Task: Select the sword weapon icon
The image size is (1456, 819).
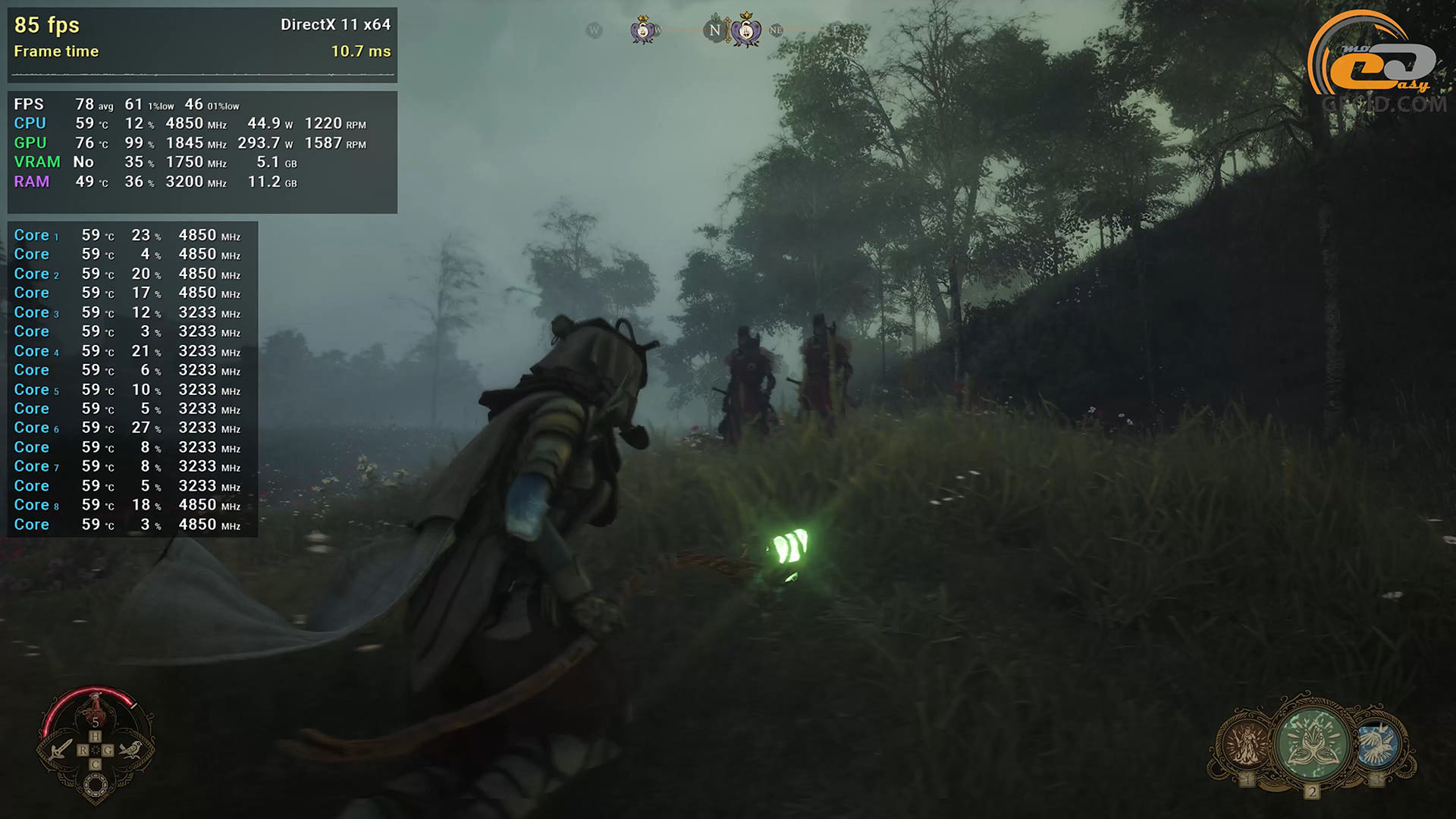Action: pyautogui.click(x=61, y=750)
